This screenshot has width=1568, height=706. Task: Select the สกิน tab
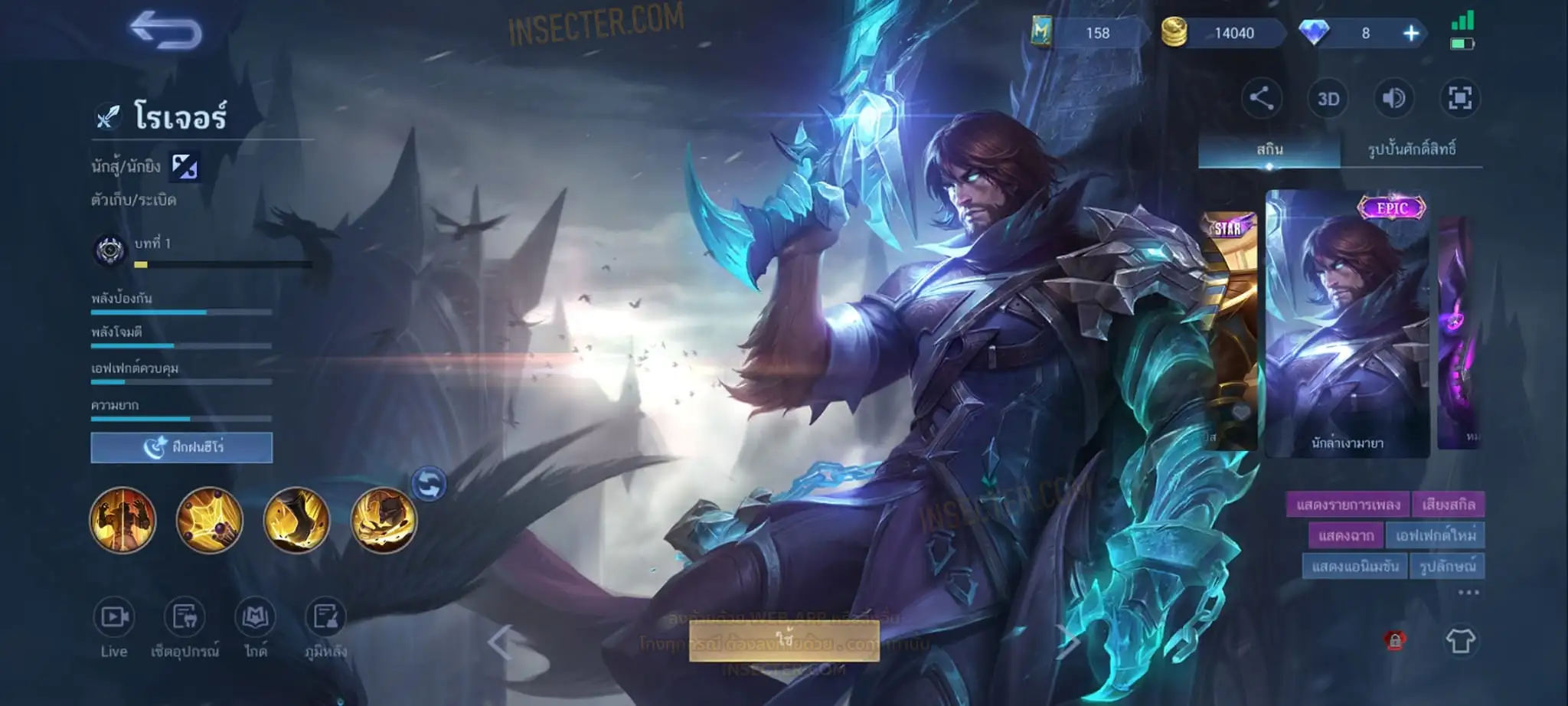coord(1269,149)
